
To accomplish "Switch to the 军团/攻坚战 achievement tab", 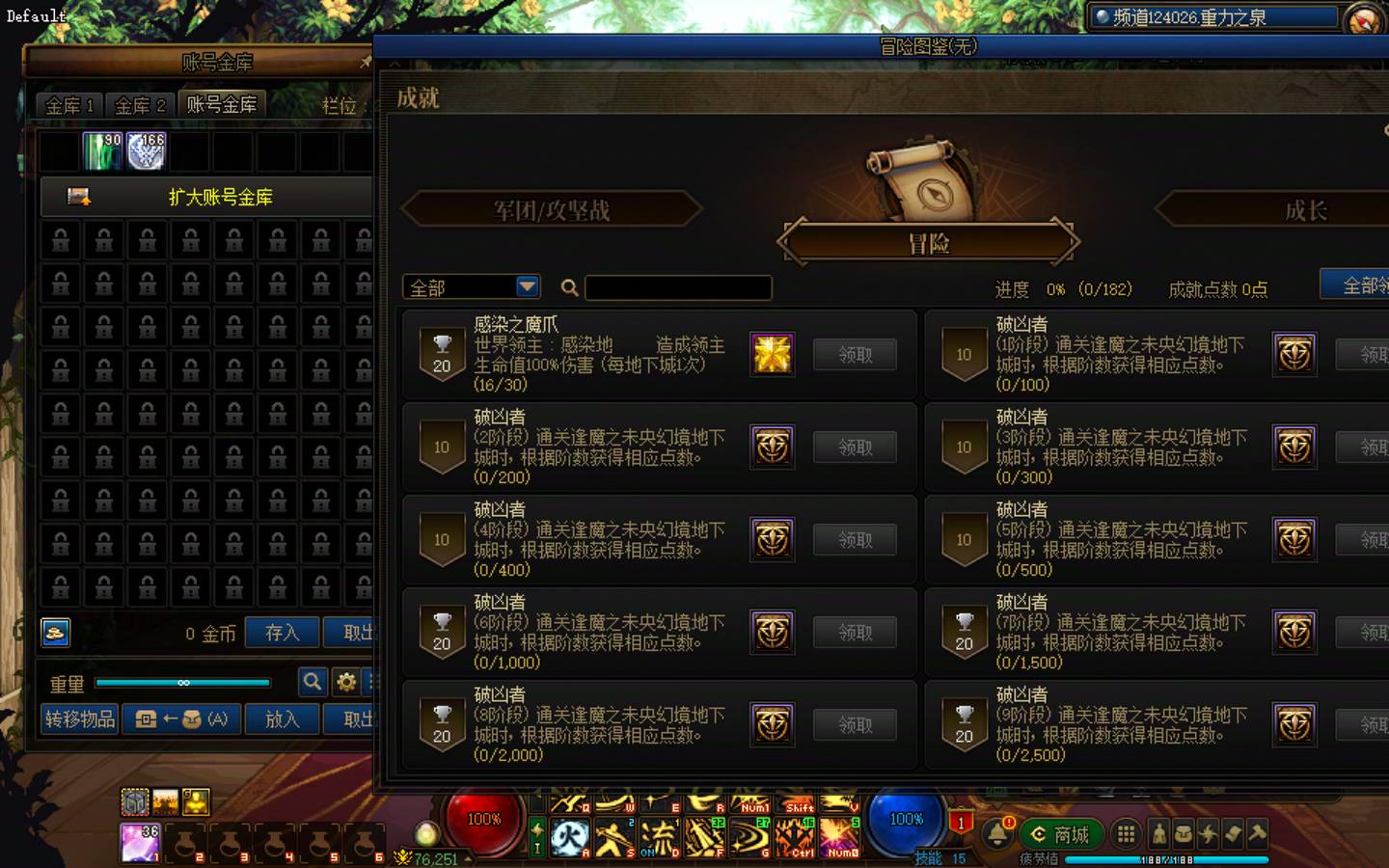I will click(x=552, y=209).
